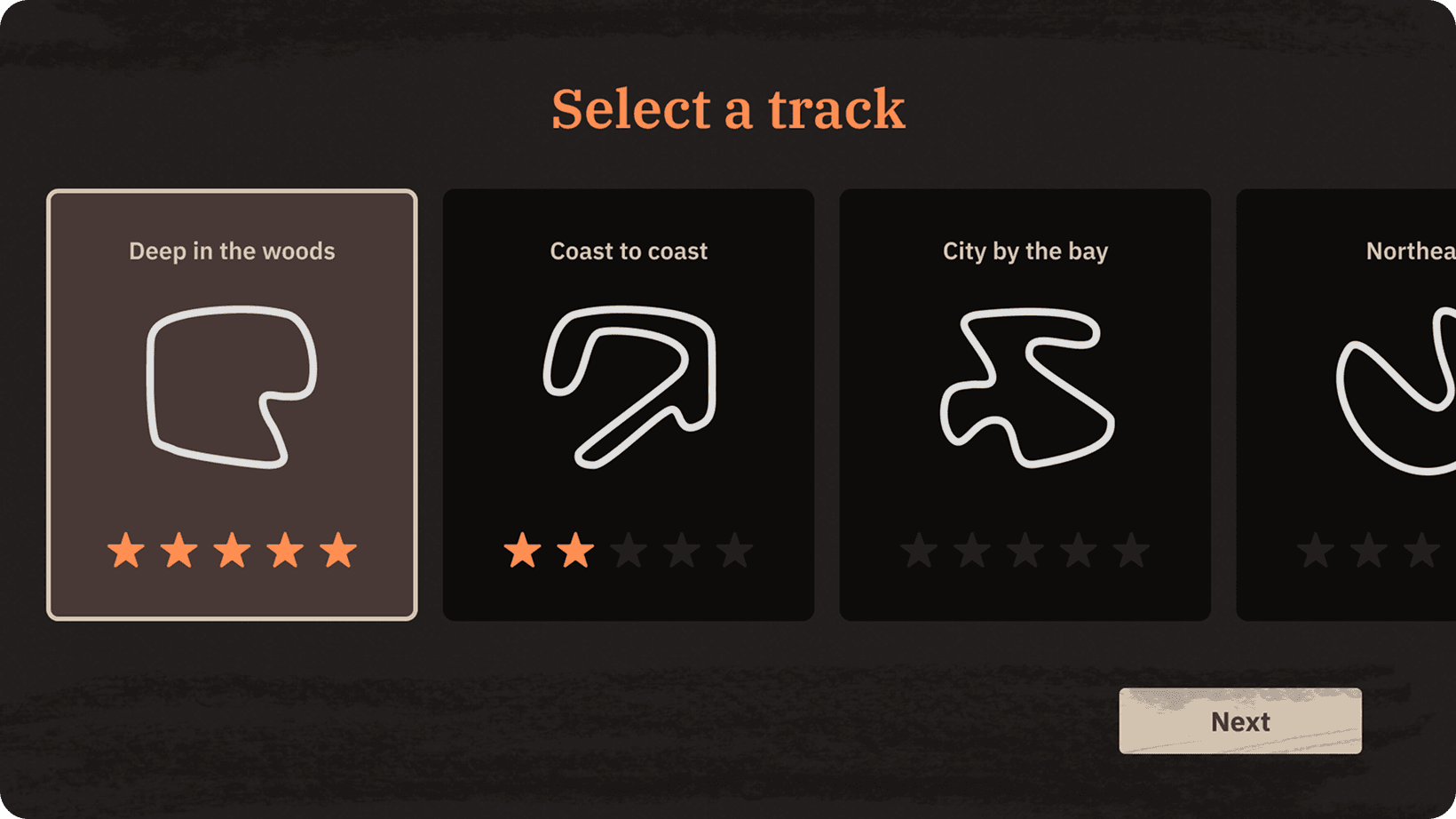Select the Coast to coast card
The height and width of the screenshot is (819, 1456).
click(629, 404)
